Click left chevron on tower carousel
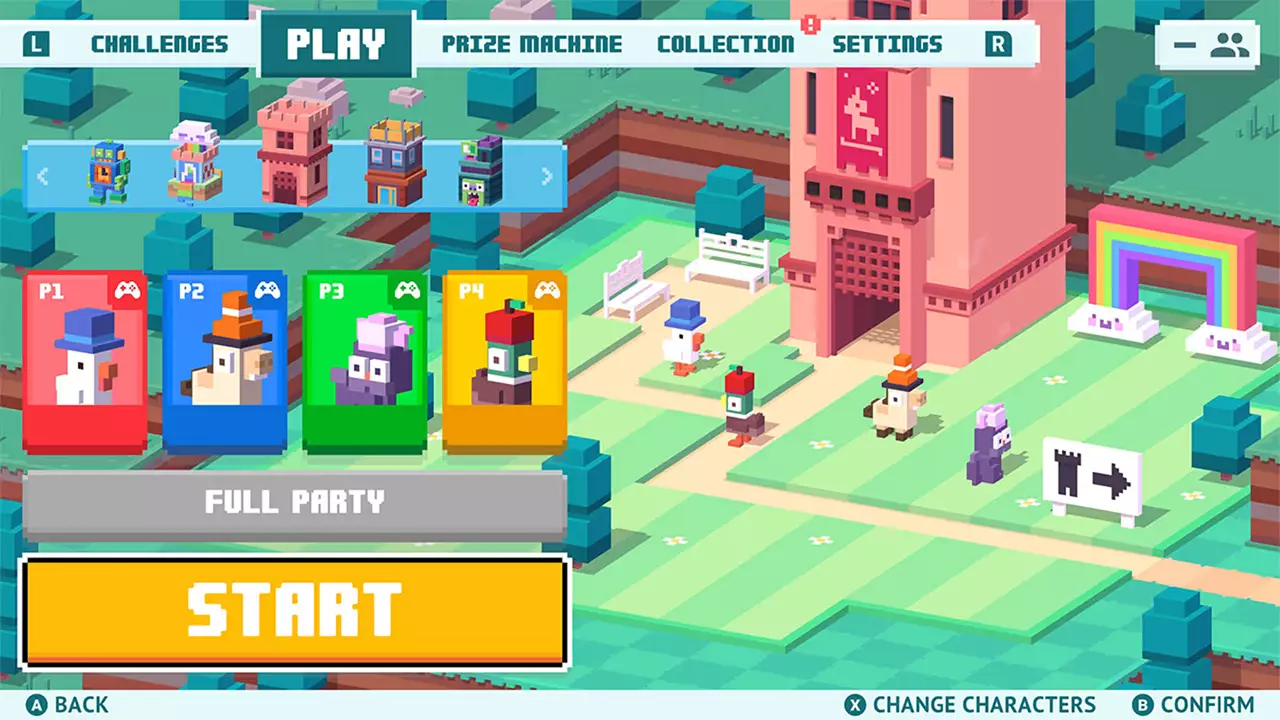 pos(42,176)
